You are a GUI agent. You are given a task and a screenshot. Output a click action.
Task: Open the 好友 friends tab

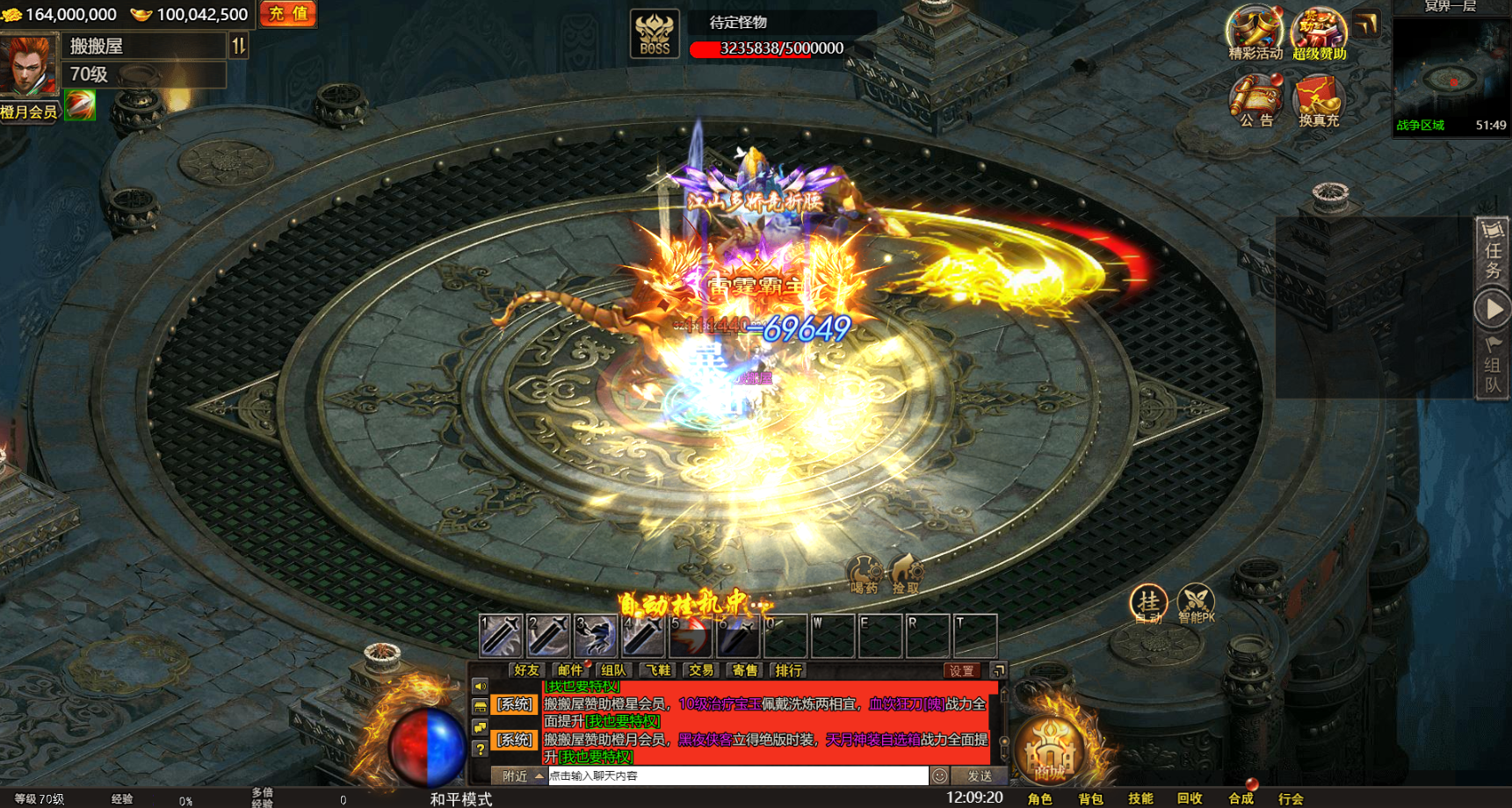527,670
